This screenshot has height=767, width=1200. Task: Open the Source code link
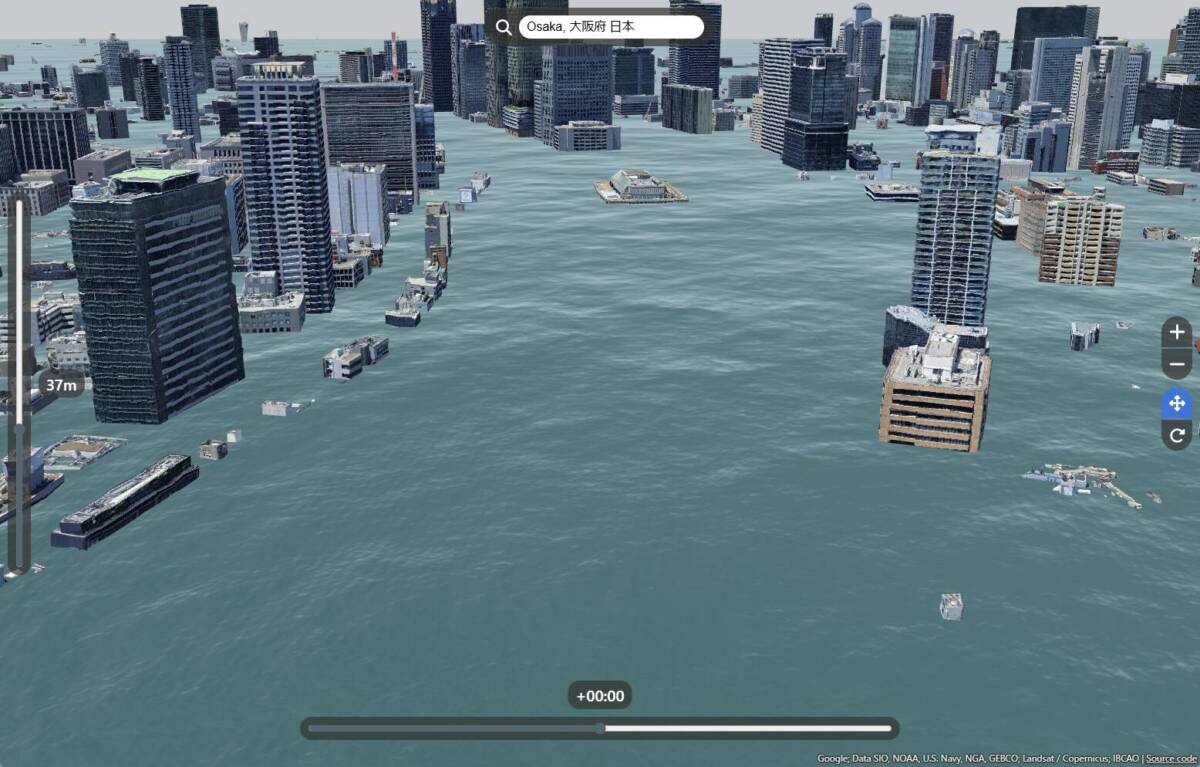[x=1172, y=759]
